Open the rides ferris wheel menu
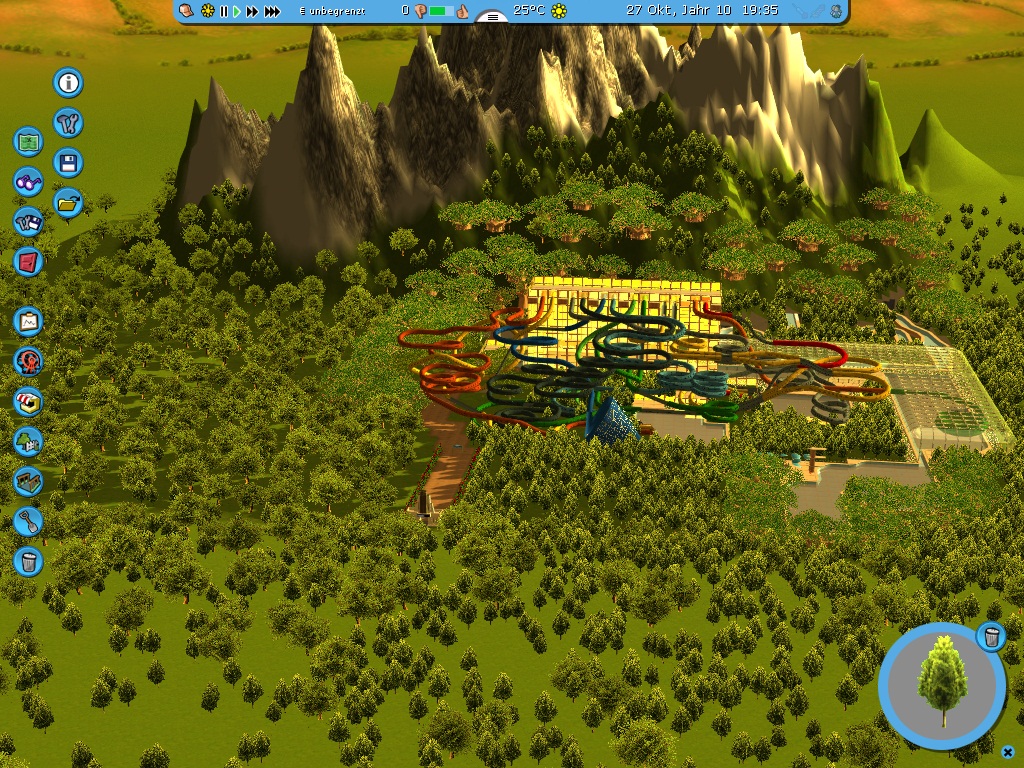The height and width of the screenshot is (768, 1024). tap(29, 362)
